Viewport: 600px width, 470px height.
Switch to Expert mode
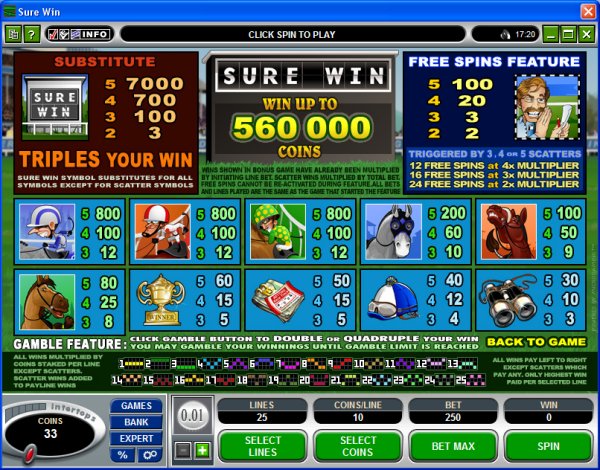[136, 438]
